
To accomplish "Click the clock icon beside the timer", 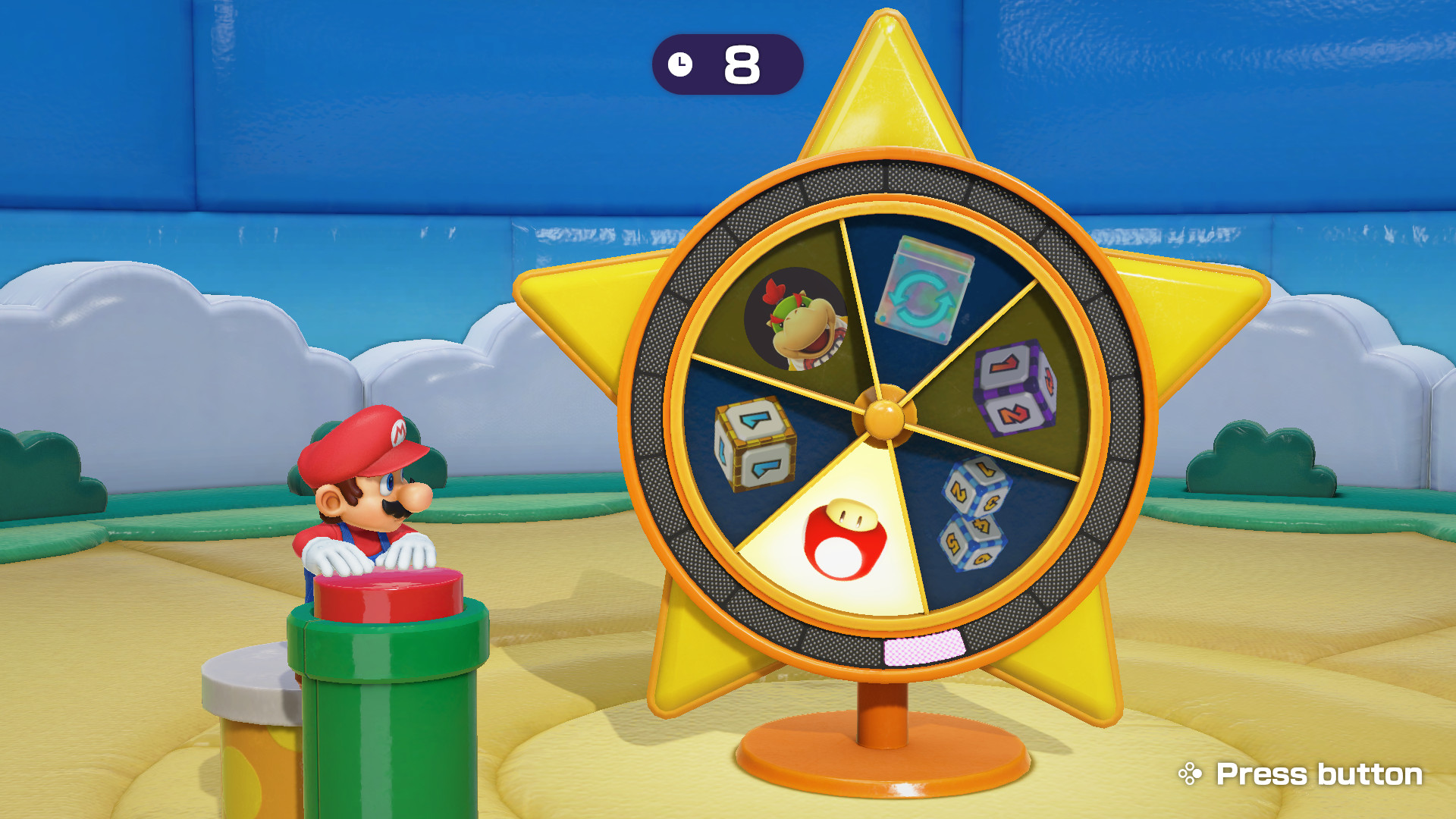I will 681,64.
